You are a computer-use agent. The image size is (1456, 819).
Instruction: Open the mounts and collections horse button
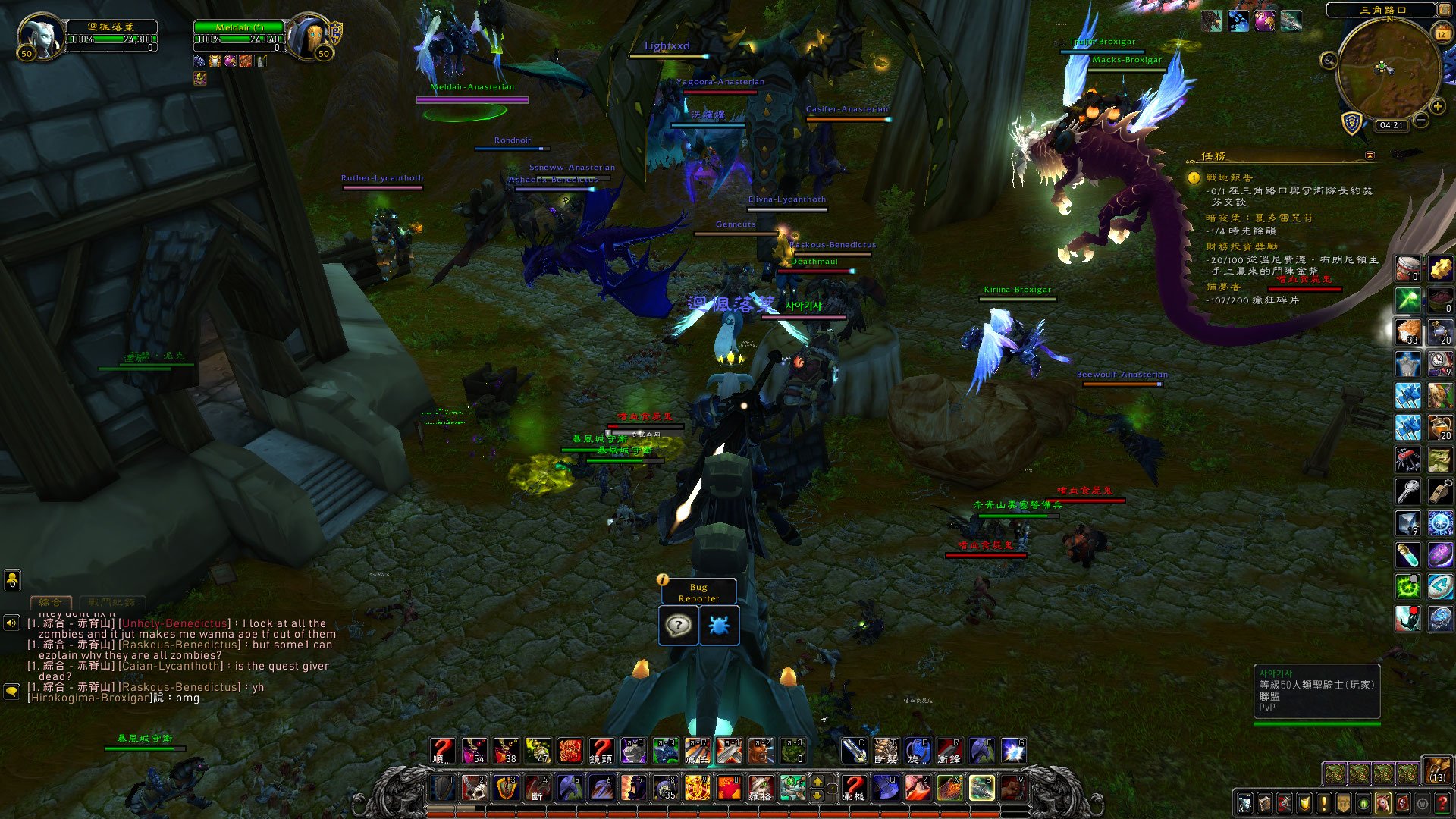1383,803
